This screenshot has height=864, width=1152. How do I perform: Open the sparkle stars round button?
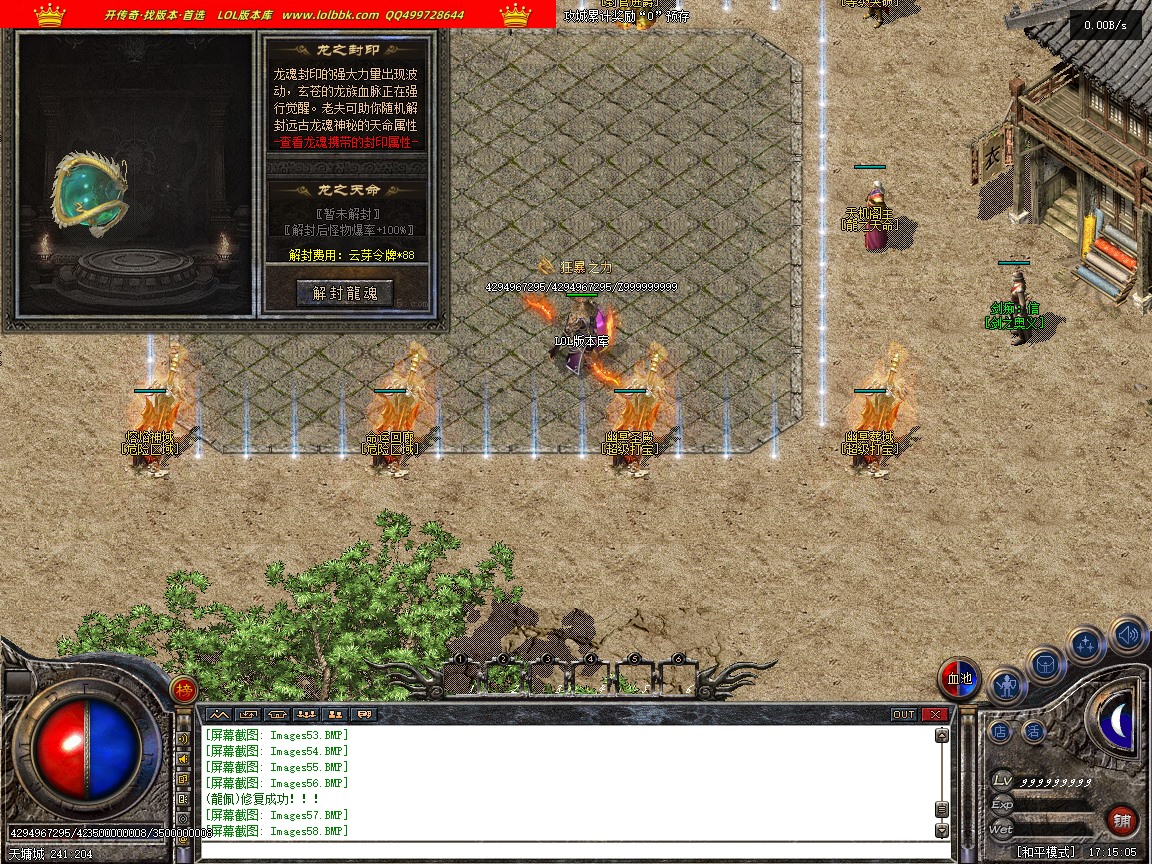pyautogui.click(x=1085, y=645)
